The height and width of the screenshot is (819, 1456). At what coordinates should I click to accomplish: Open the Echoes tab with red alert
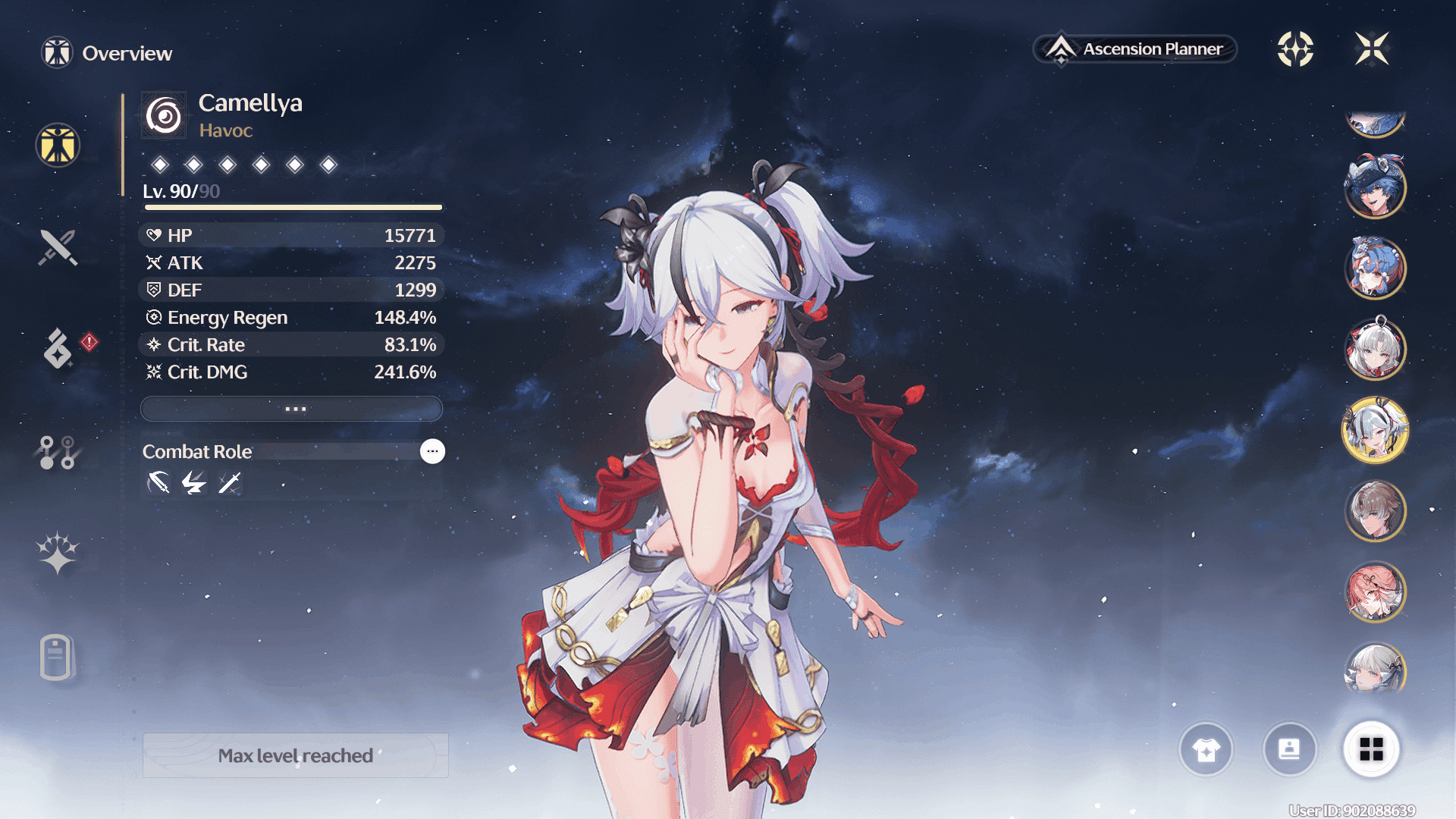[x=58, y=349]
